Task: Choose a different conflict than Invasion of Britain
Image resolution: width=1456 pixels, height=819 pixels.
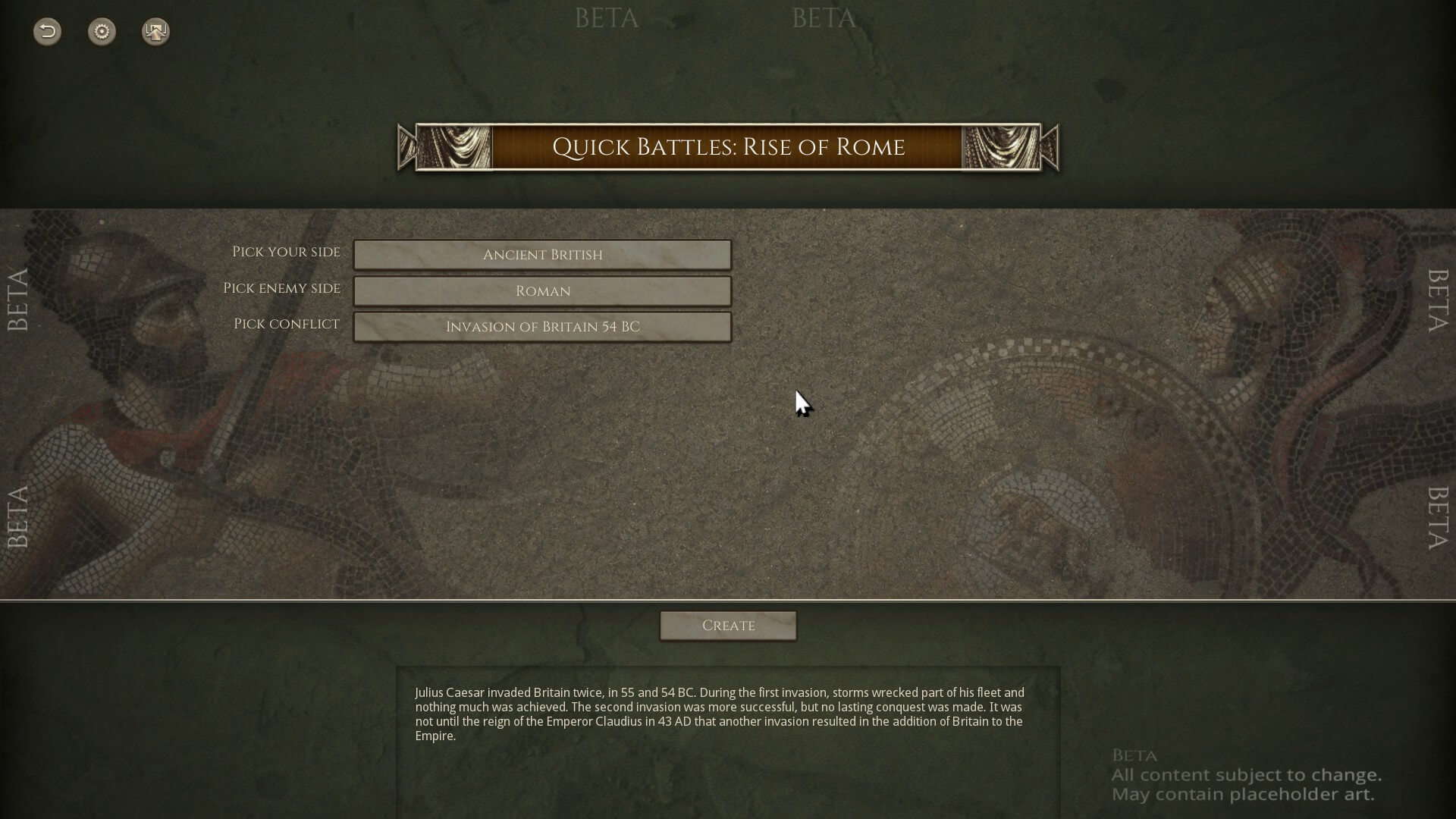Action: coord(542,327)
